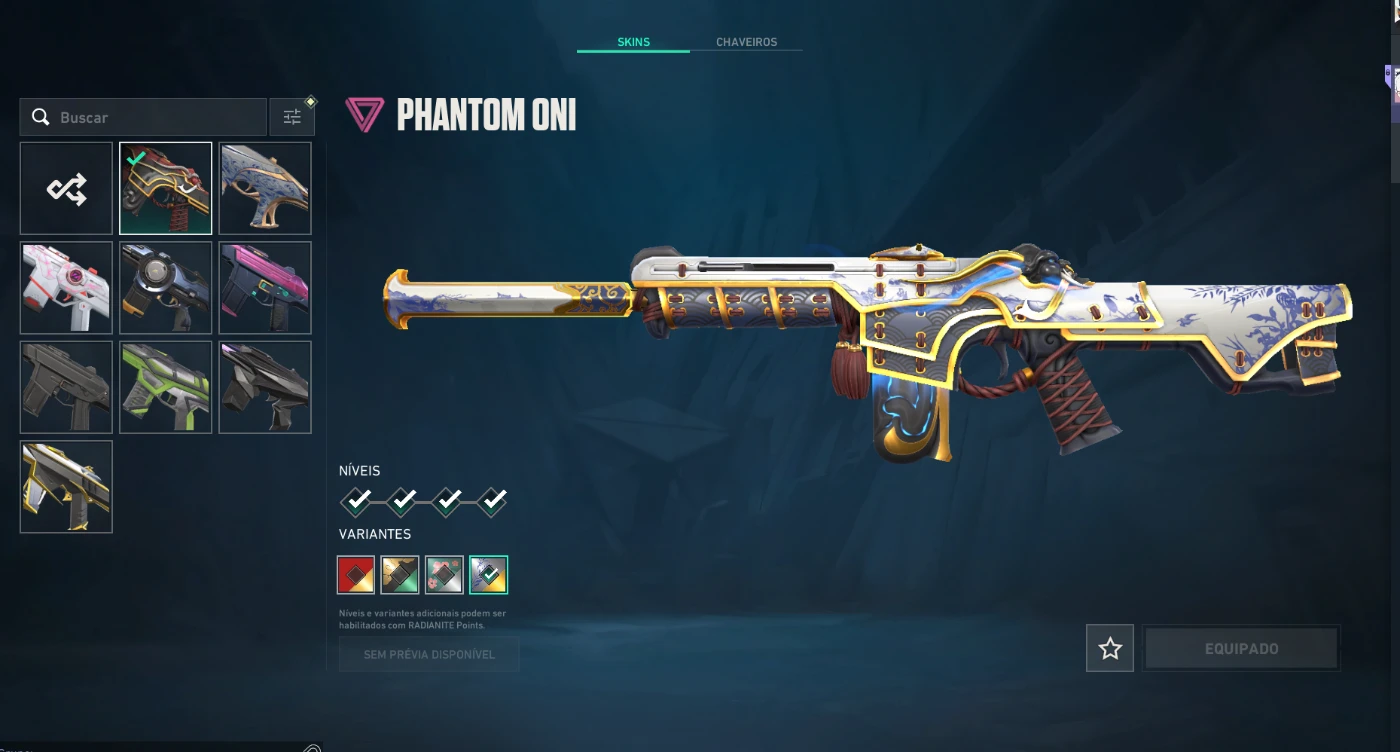Select the white and blue variant

[488, 575]
